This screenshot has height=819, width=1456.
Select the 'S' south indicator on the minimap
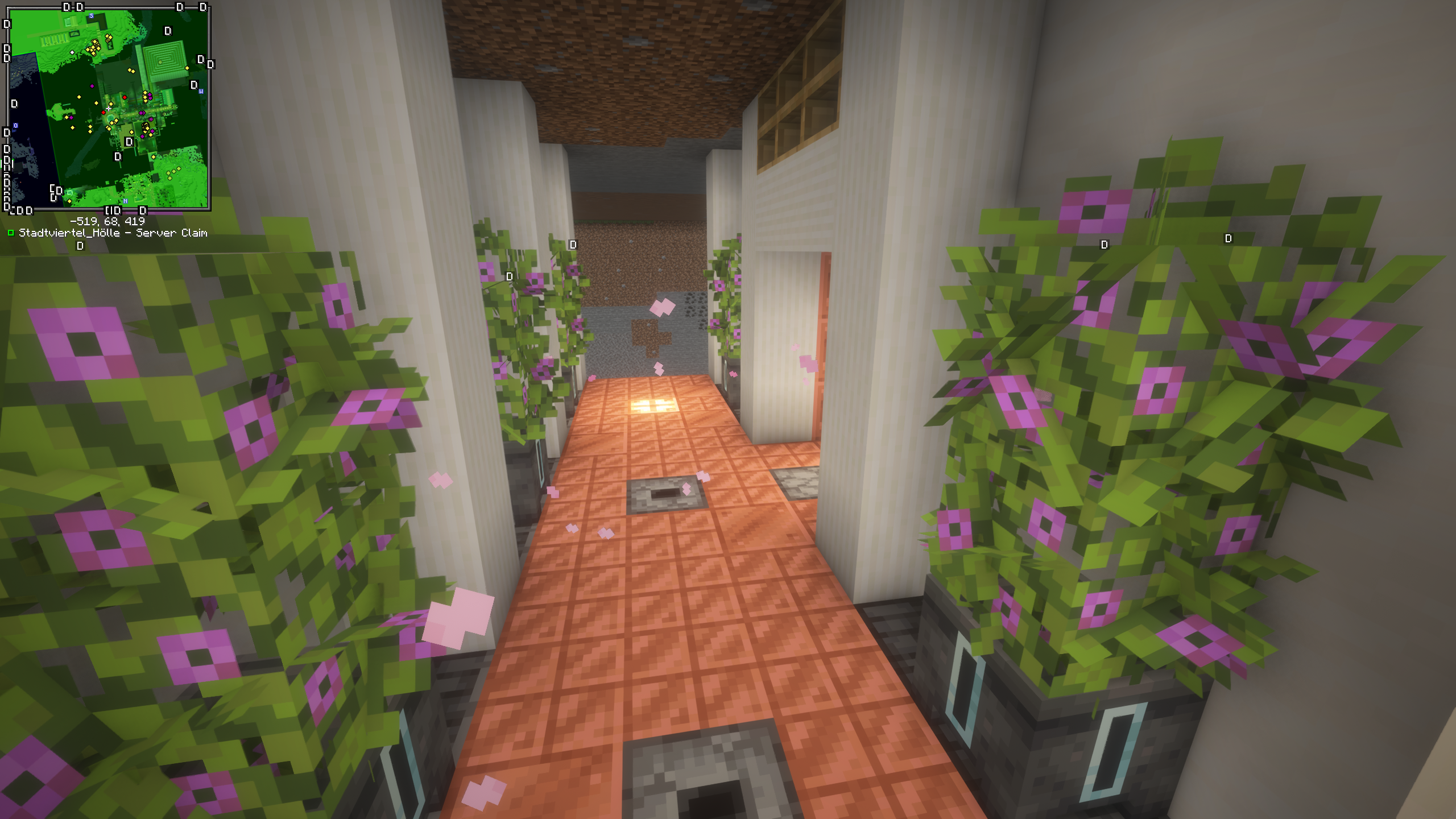90,16
